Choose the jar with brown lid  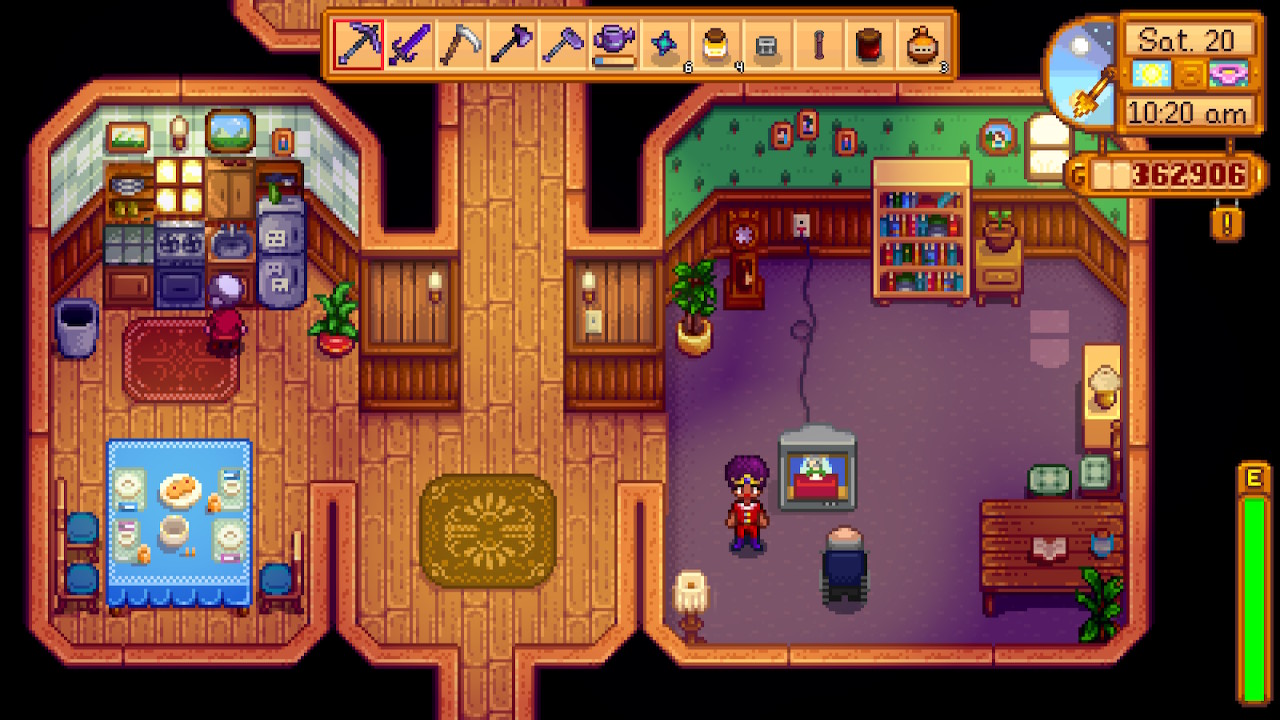tap(717, 45)
